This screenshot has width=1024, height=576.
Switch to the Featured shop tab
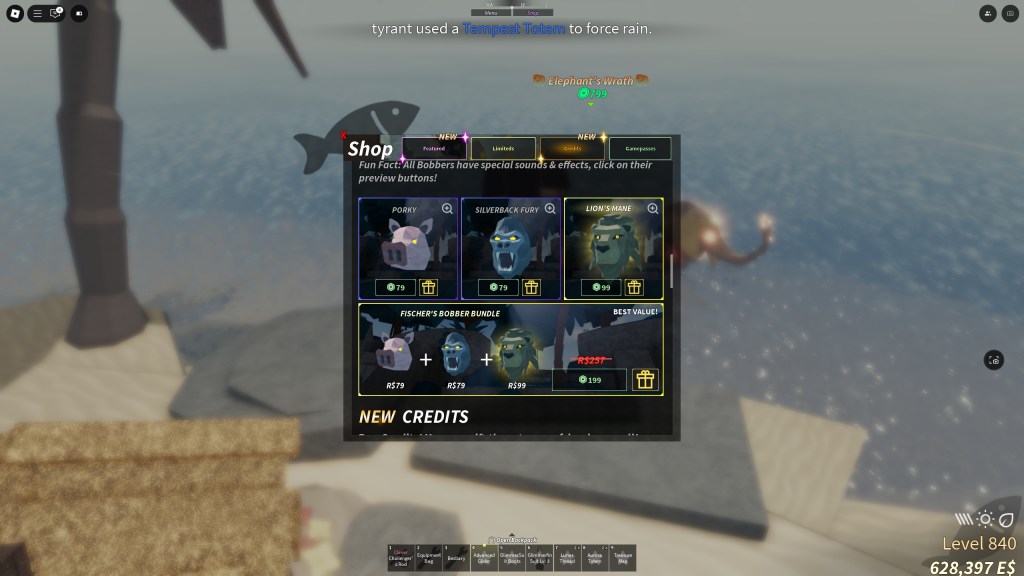click(x=434, y=149)
